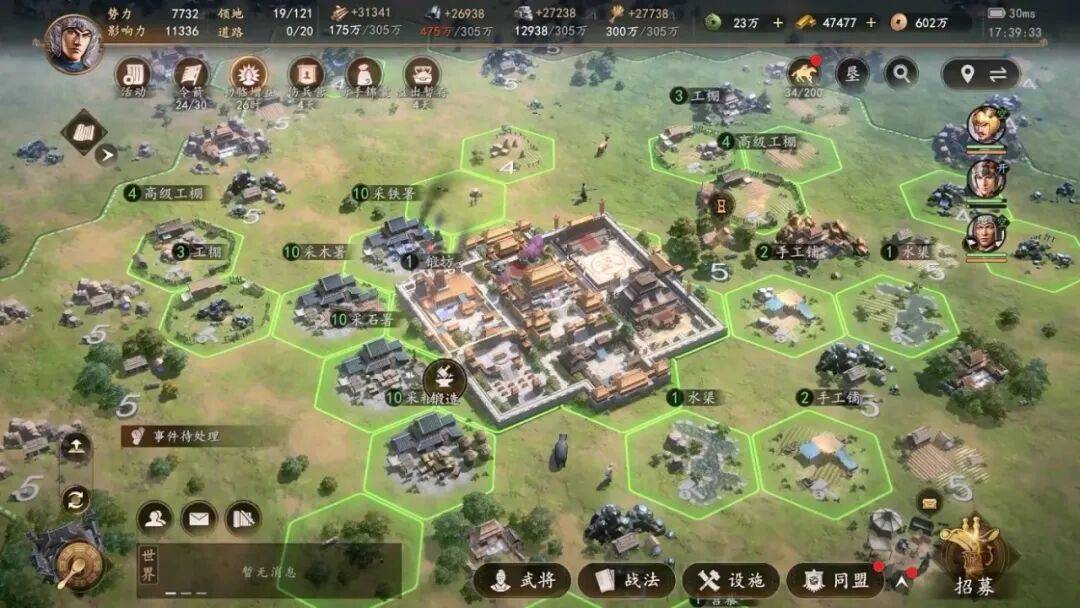Add gold bars with the plus button
Viewport: 1080px width, 608px height.
click(x=871, y=22)
